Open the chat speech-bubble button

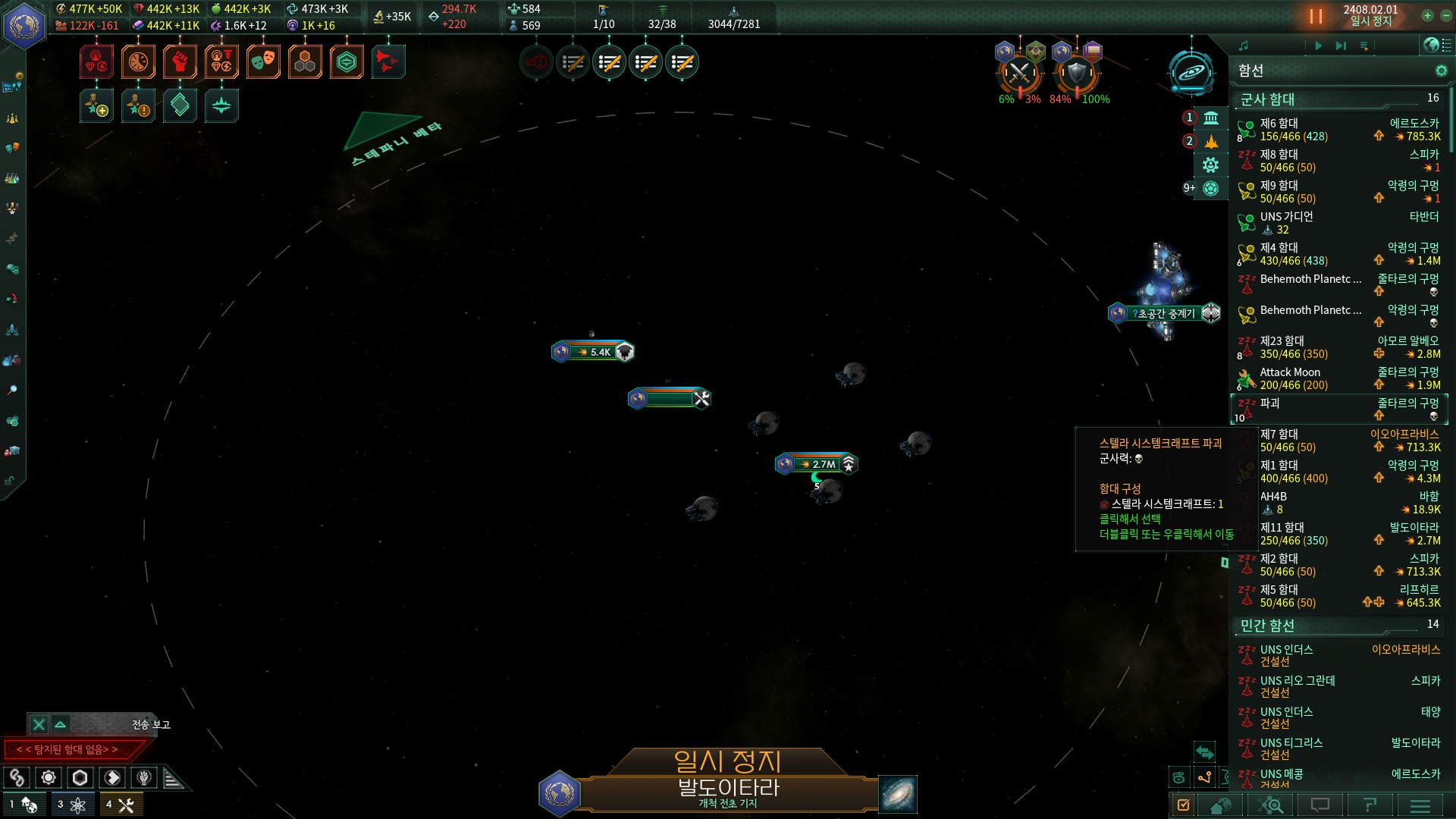pyautogui.click(x=1320, y=805)
